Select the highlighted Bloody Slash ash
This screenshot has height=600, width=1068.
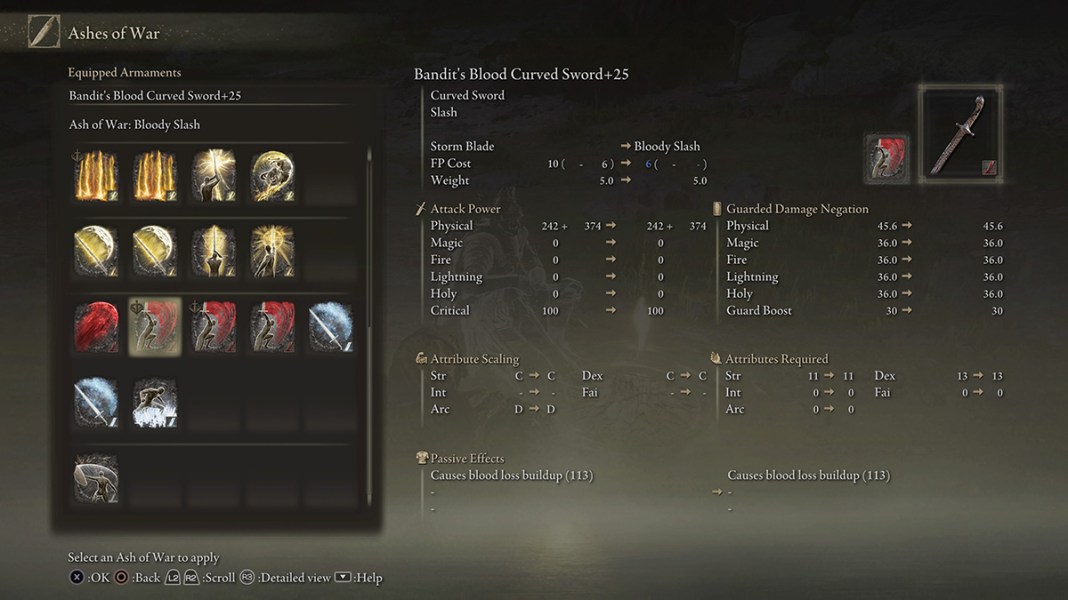point(154,327)
